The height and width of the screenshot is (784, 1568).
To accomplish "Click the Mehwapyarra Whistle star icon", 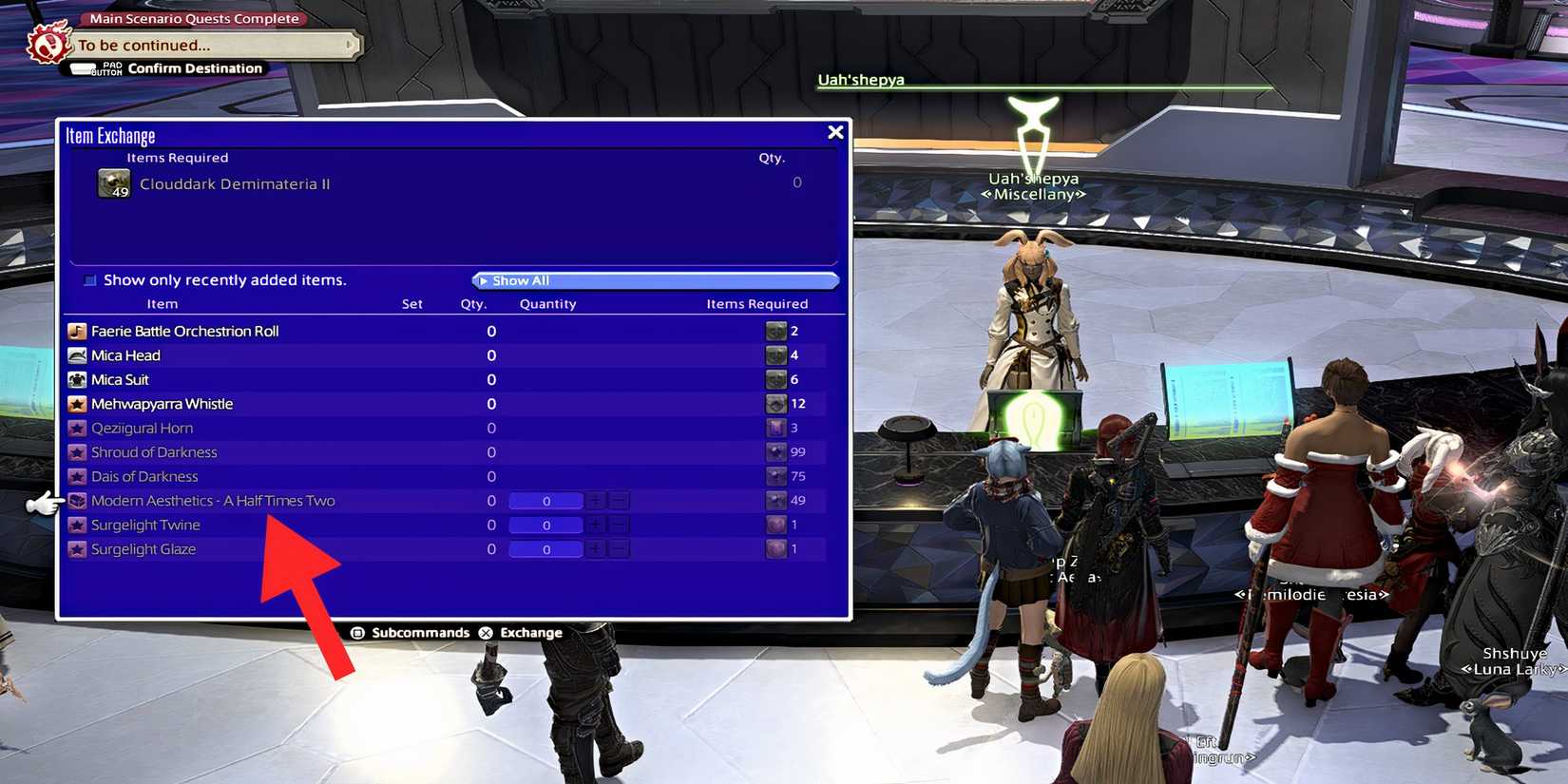I will pos(77,403).
